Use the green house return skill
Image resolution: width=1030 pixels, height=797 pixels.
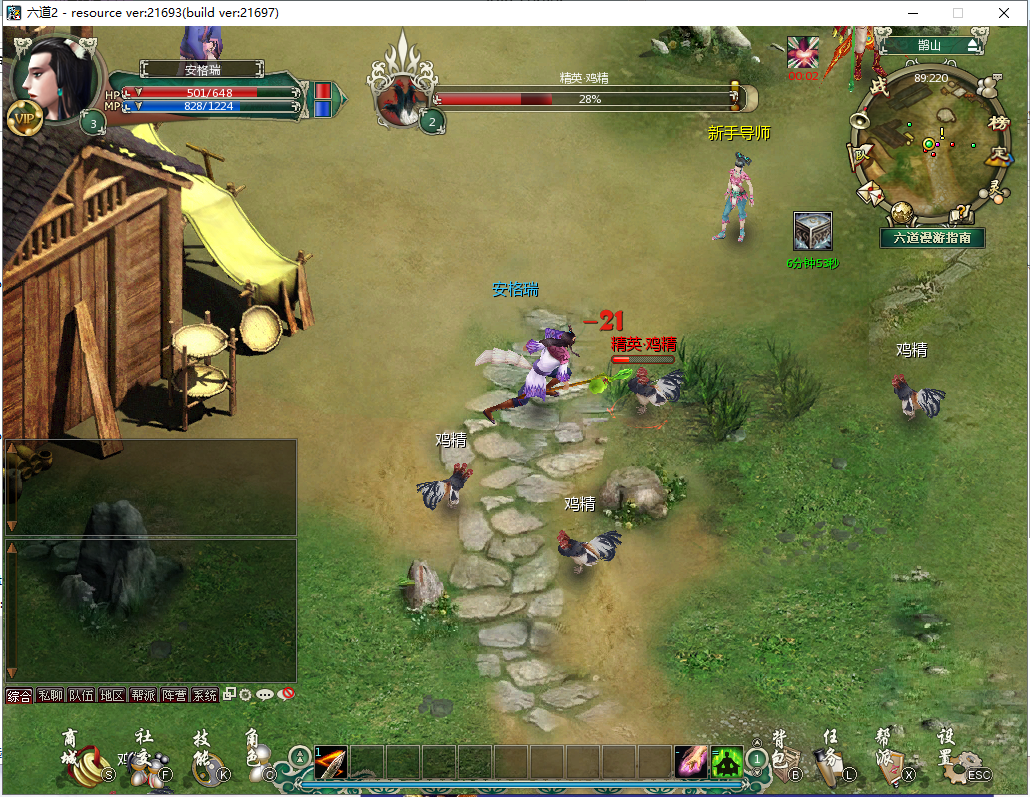click(727, 763)
